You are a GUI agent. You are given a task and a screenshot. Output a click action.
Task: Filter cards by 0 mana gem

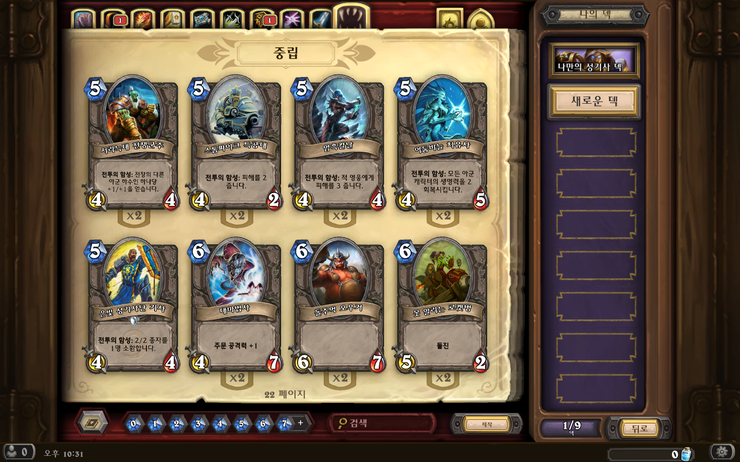[135, 424]
